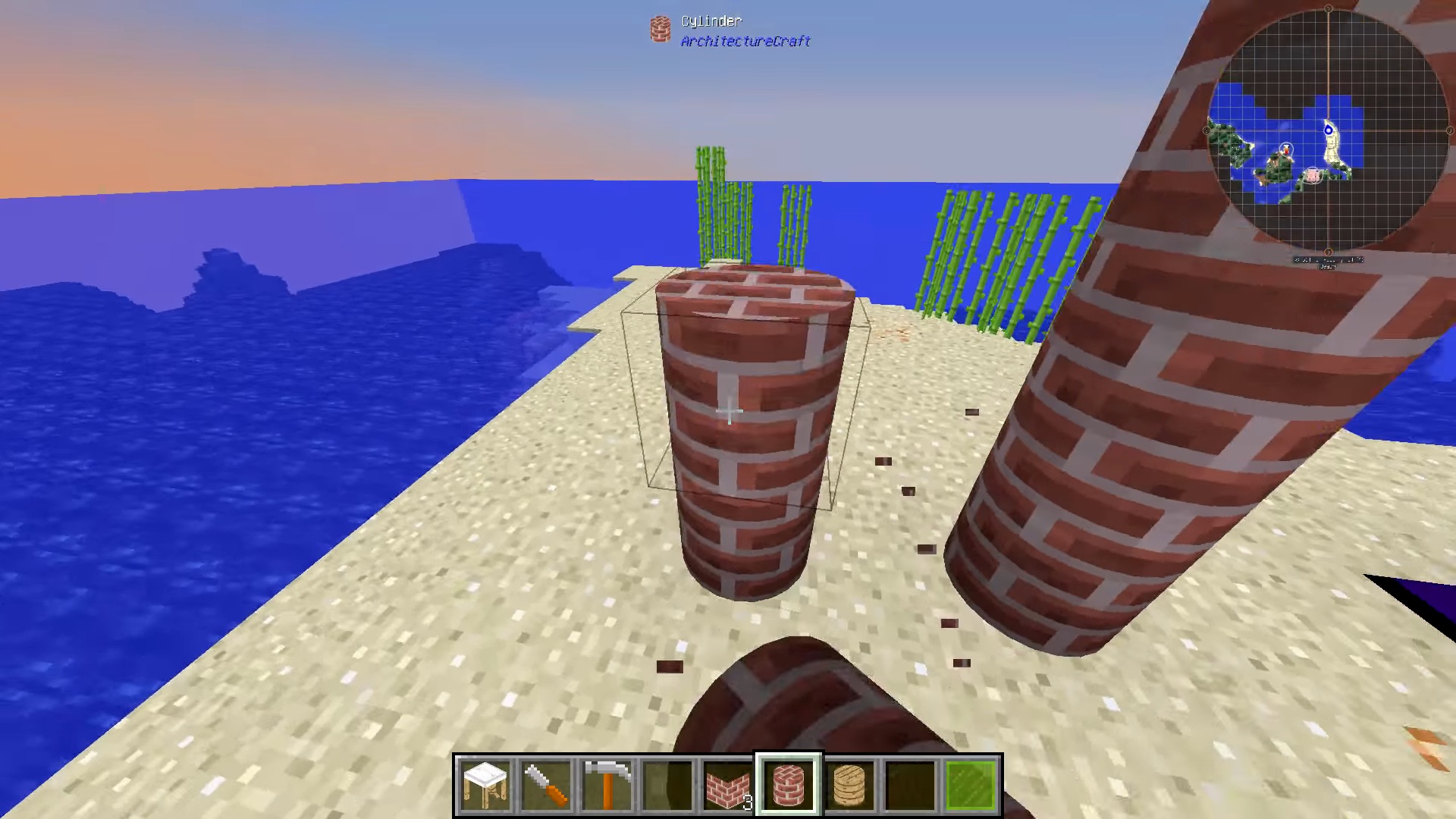Choose the hammer hotbar slot
Image resolution: width=1456 pixels, height=819 pixels.
click(607, 785)
